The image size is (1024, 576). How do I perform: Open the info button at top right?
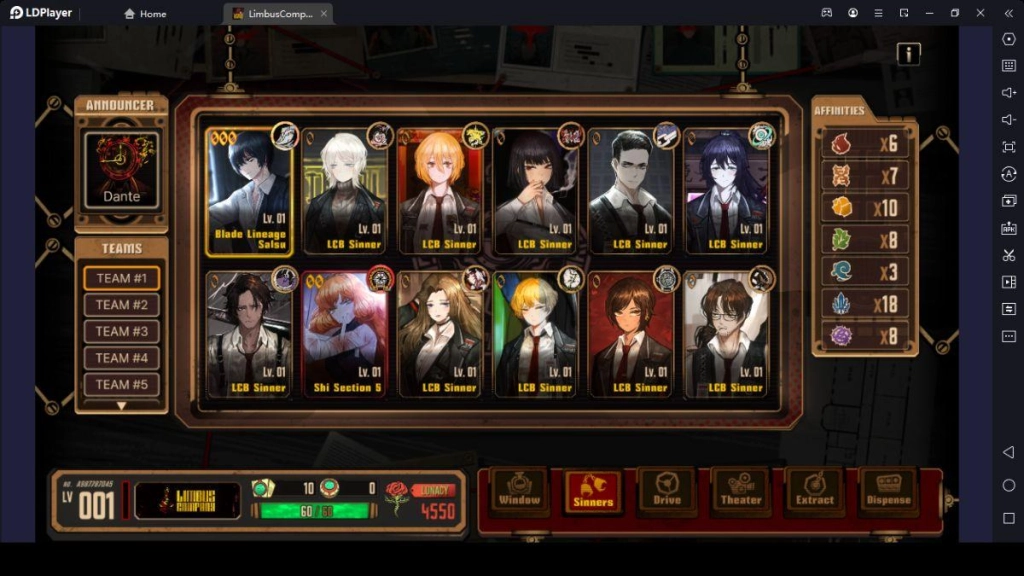tap(908, 54)
